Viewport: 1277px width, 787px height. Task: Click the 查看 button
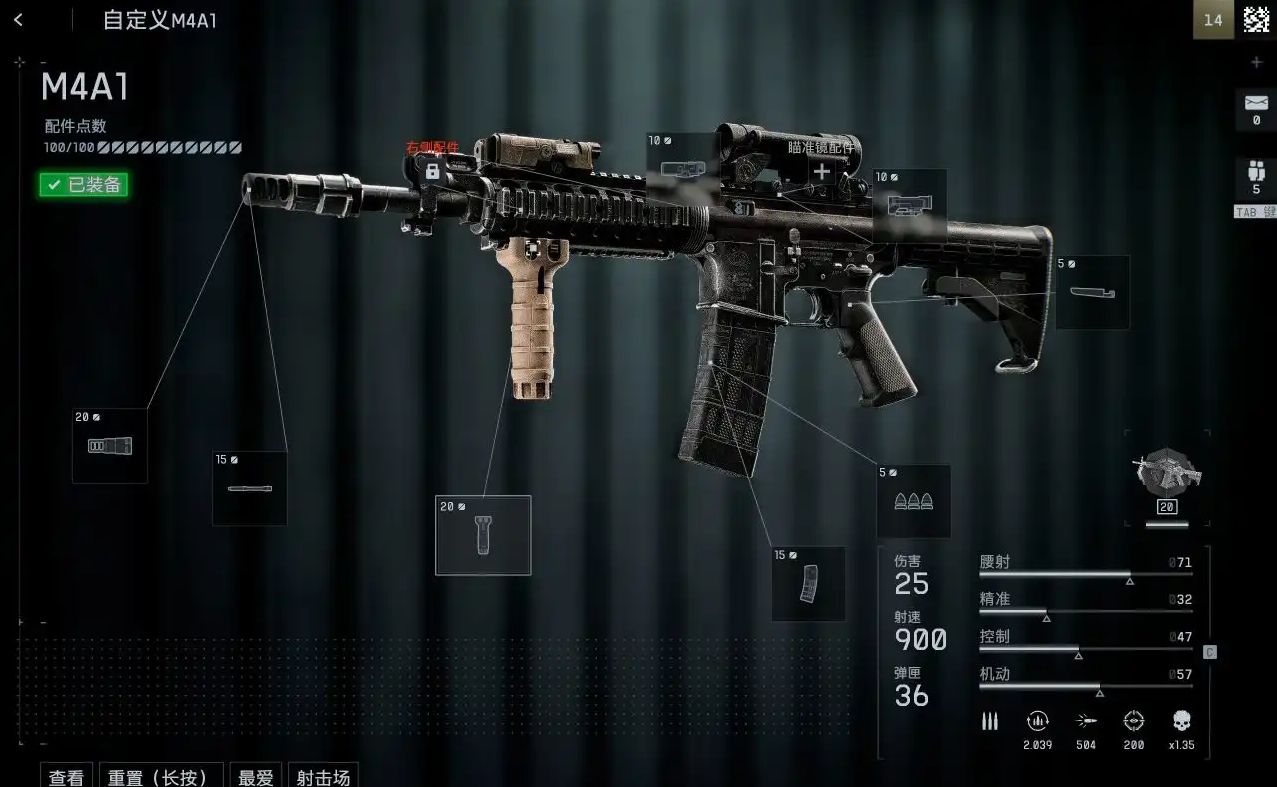(x=67, y=776)
